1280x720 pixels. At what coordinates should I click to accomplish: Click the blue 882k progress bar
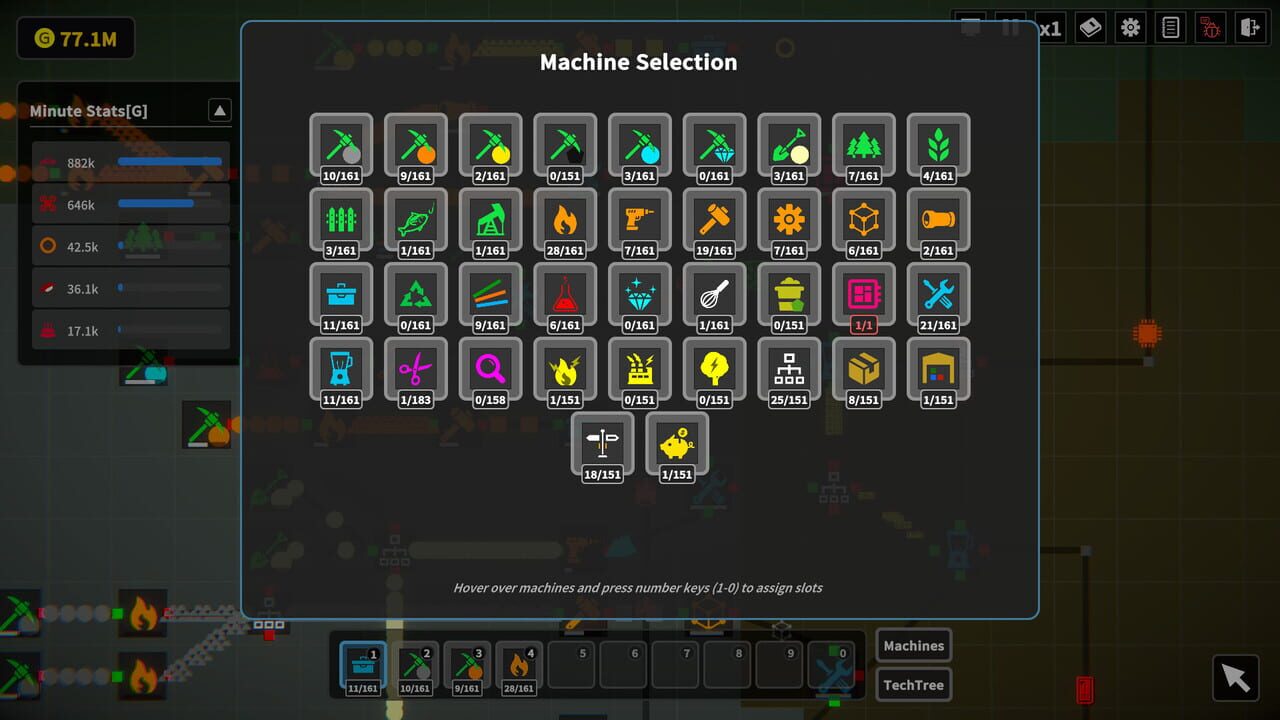tap(170, 162)
